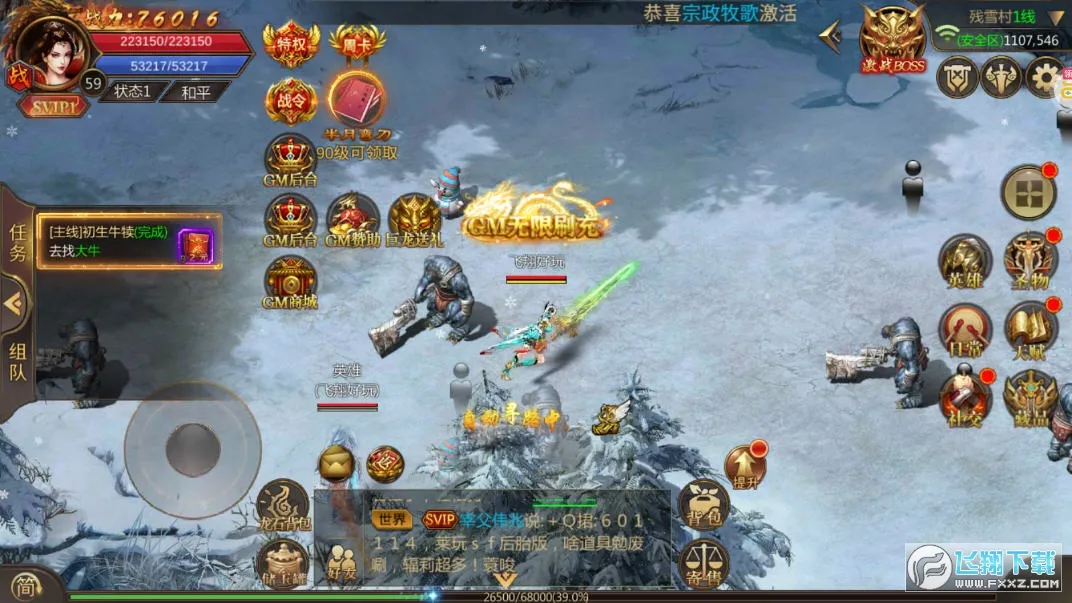1072x603 pixels.
Task: Switch to the 组队 team tab
Action: [18, 361]
